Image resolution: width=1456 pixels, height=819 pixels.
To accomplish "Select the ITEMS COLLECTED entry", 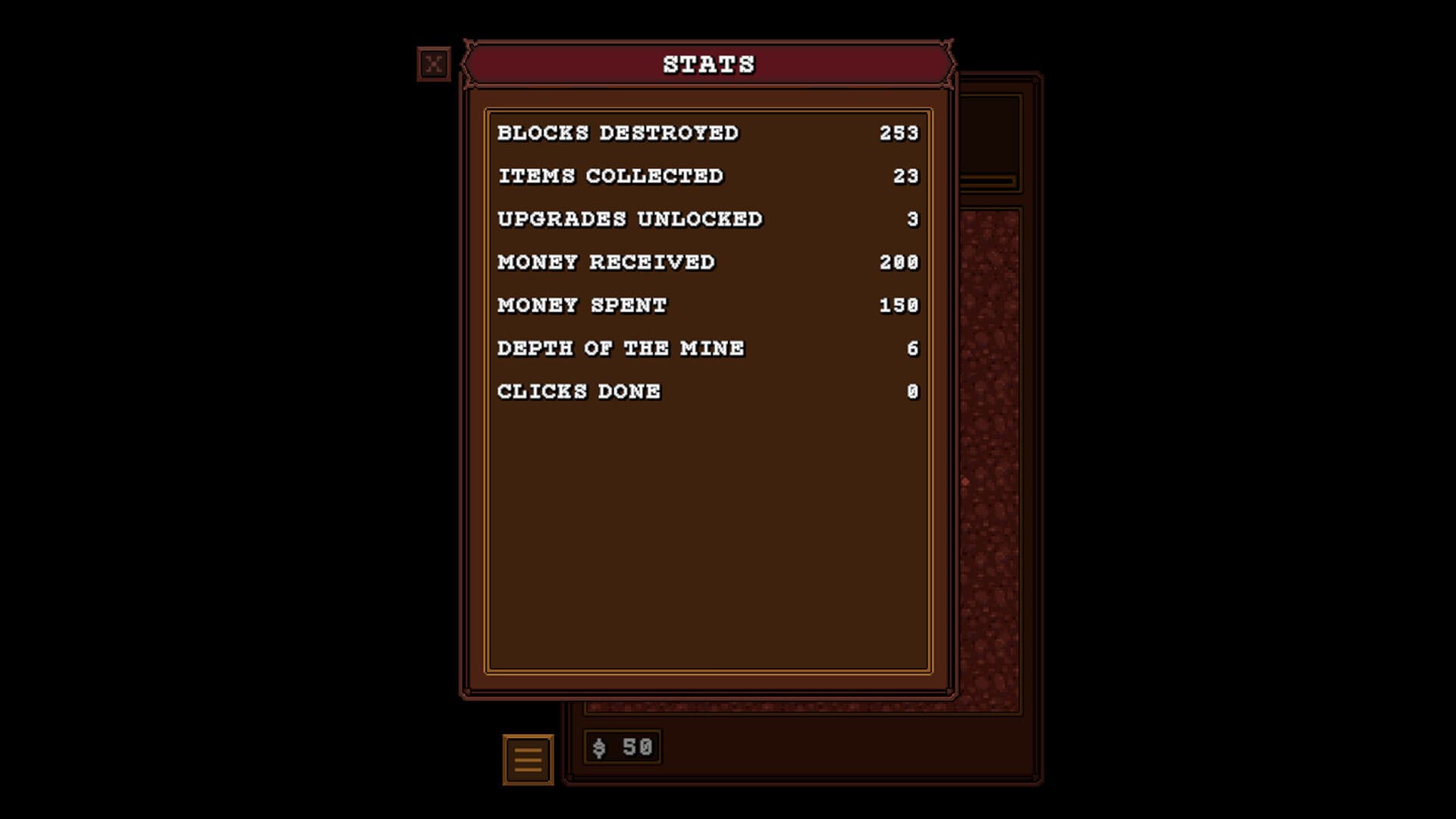I will pyautogui.click(x=705, y=175).
